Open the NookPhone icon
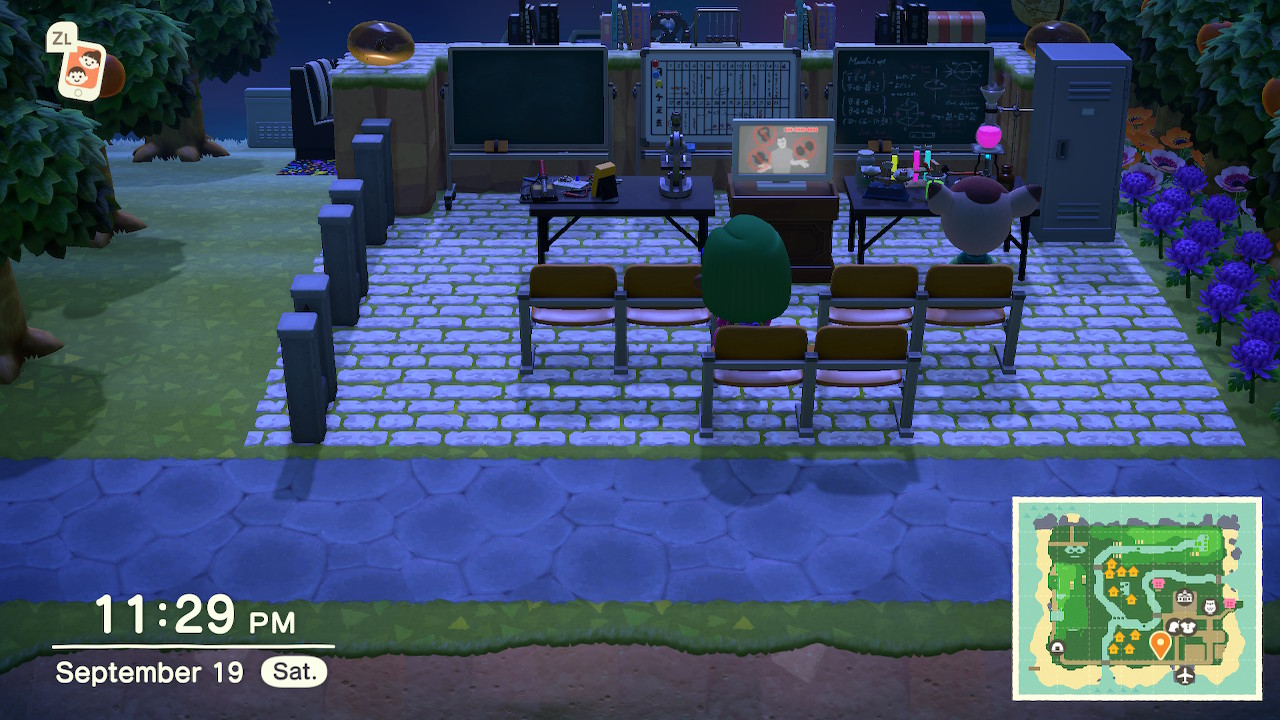Image resolution: width=1280 pixels, height=720 pixels. tap(80, 70)
